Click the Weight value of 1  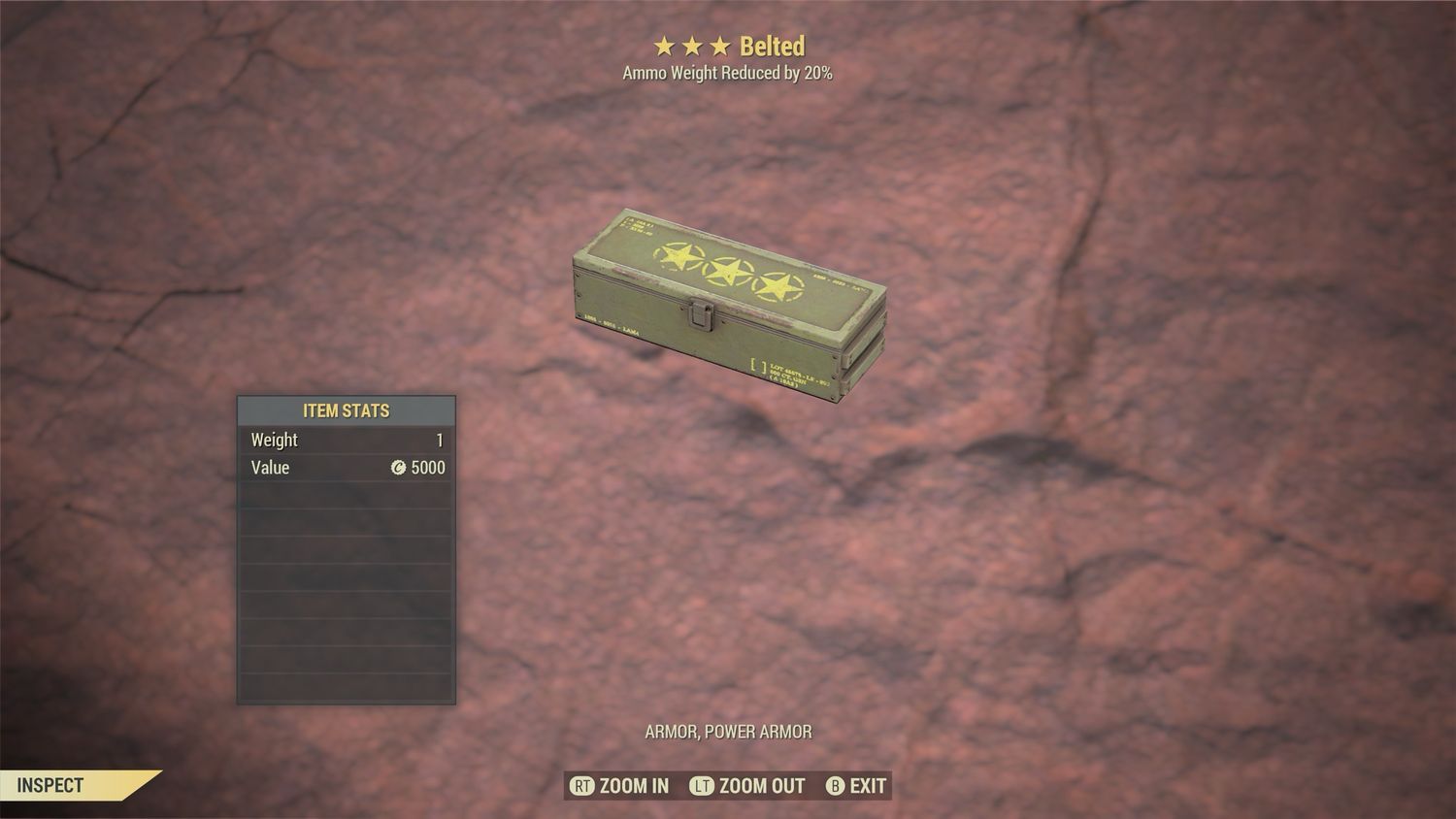441,440
